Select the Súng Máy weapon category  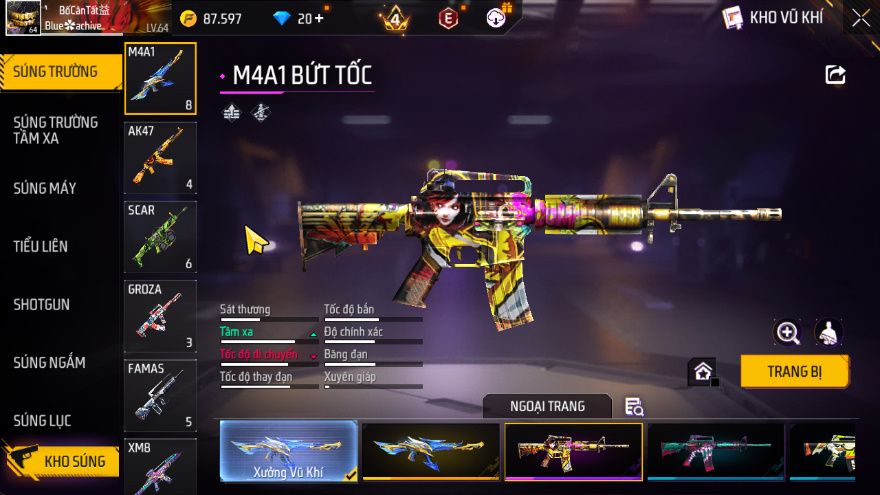coord(46,188)
